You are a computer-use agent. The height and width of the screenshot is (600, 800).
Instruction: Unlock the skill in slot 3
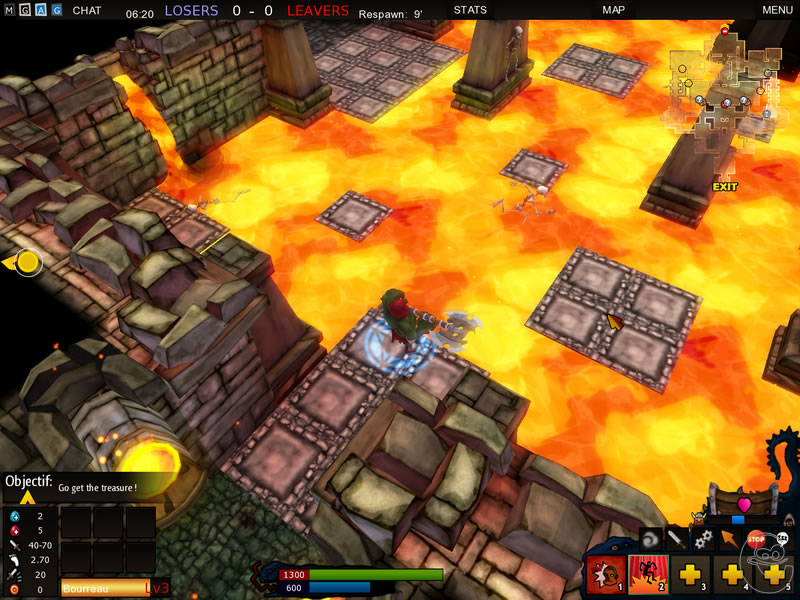[689, 575]
